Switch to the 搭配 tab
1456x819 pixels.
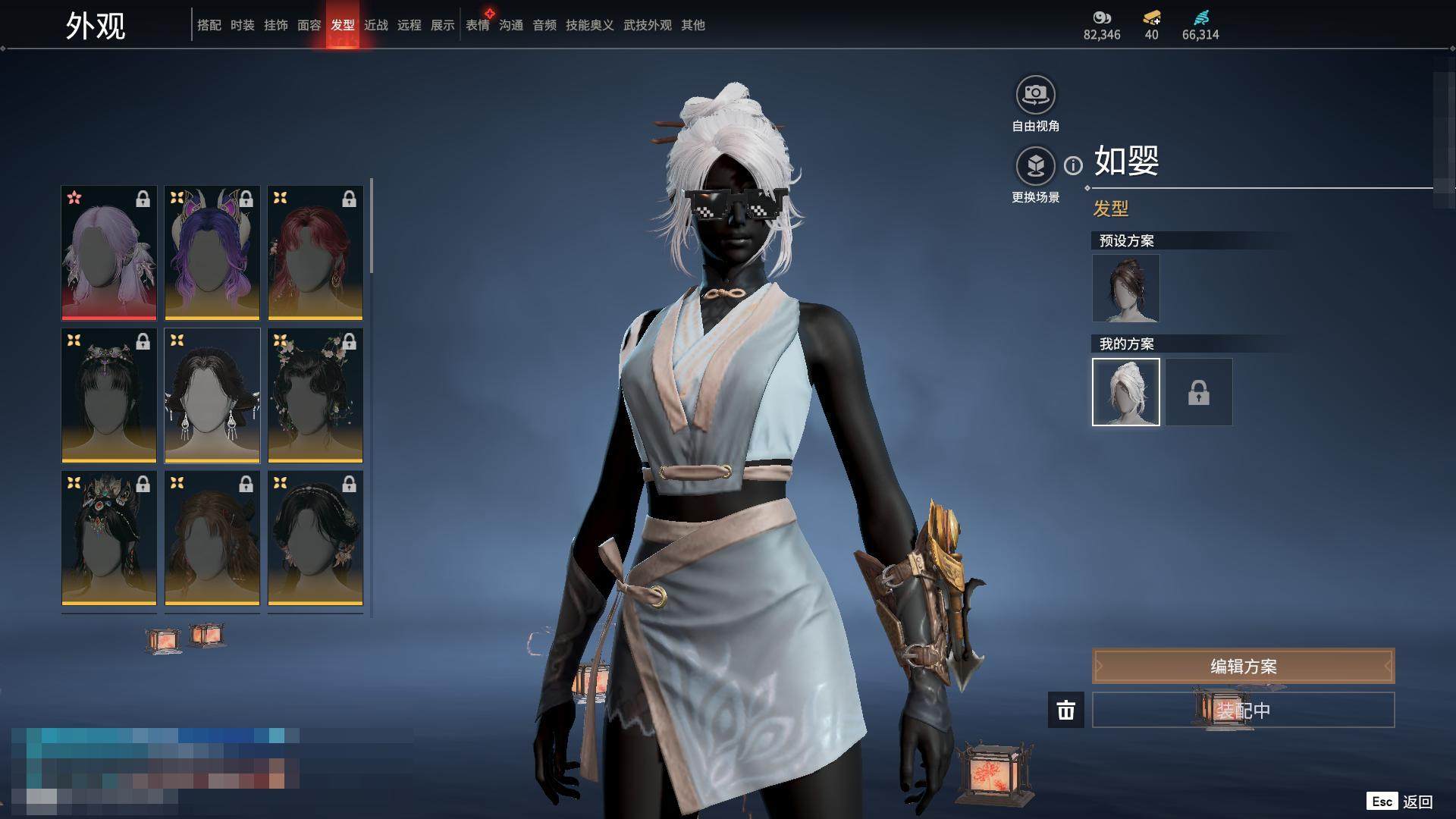(x=209, y=25)
